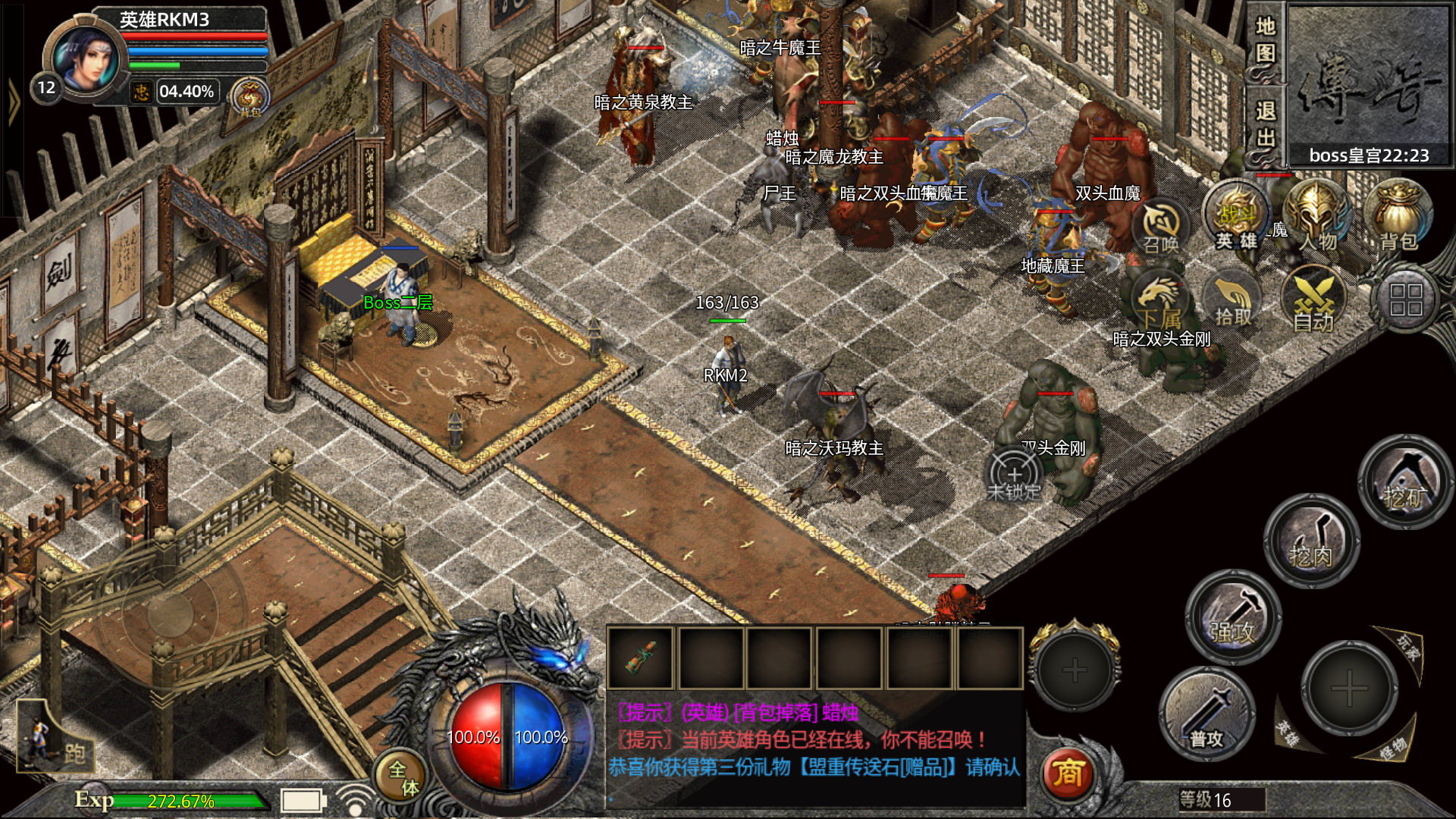
Task: Click the 全体 round button
Action: click(403, 777)
